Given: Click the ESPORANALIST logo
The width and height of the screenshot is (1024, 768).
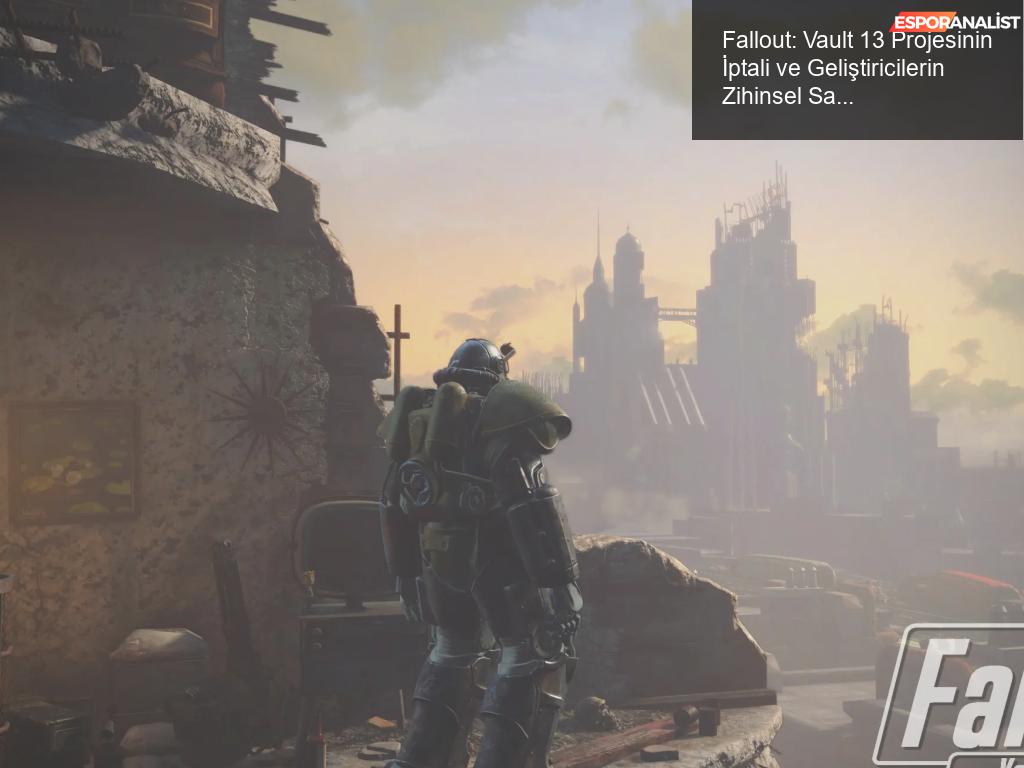Looking at the screenshot, I should click(955, 22).
